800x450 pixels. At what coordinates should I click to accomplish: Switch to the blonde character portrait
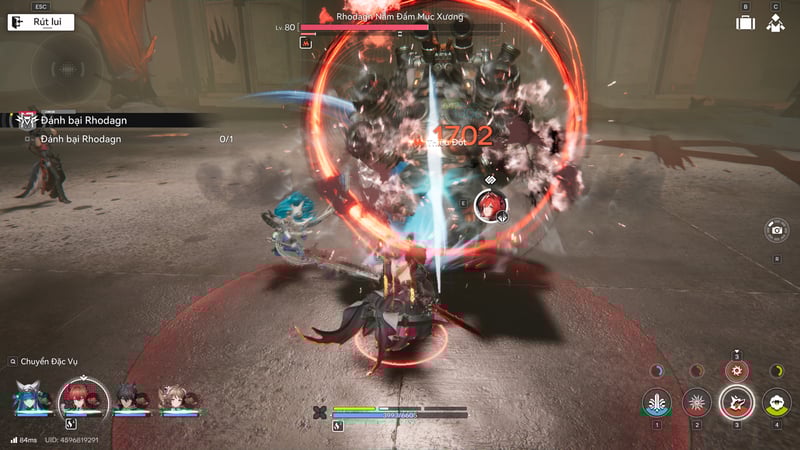pos(174,398)
